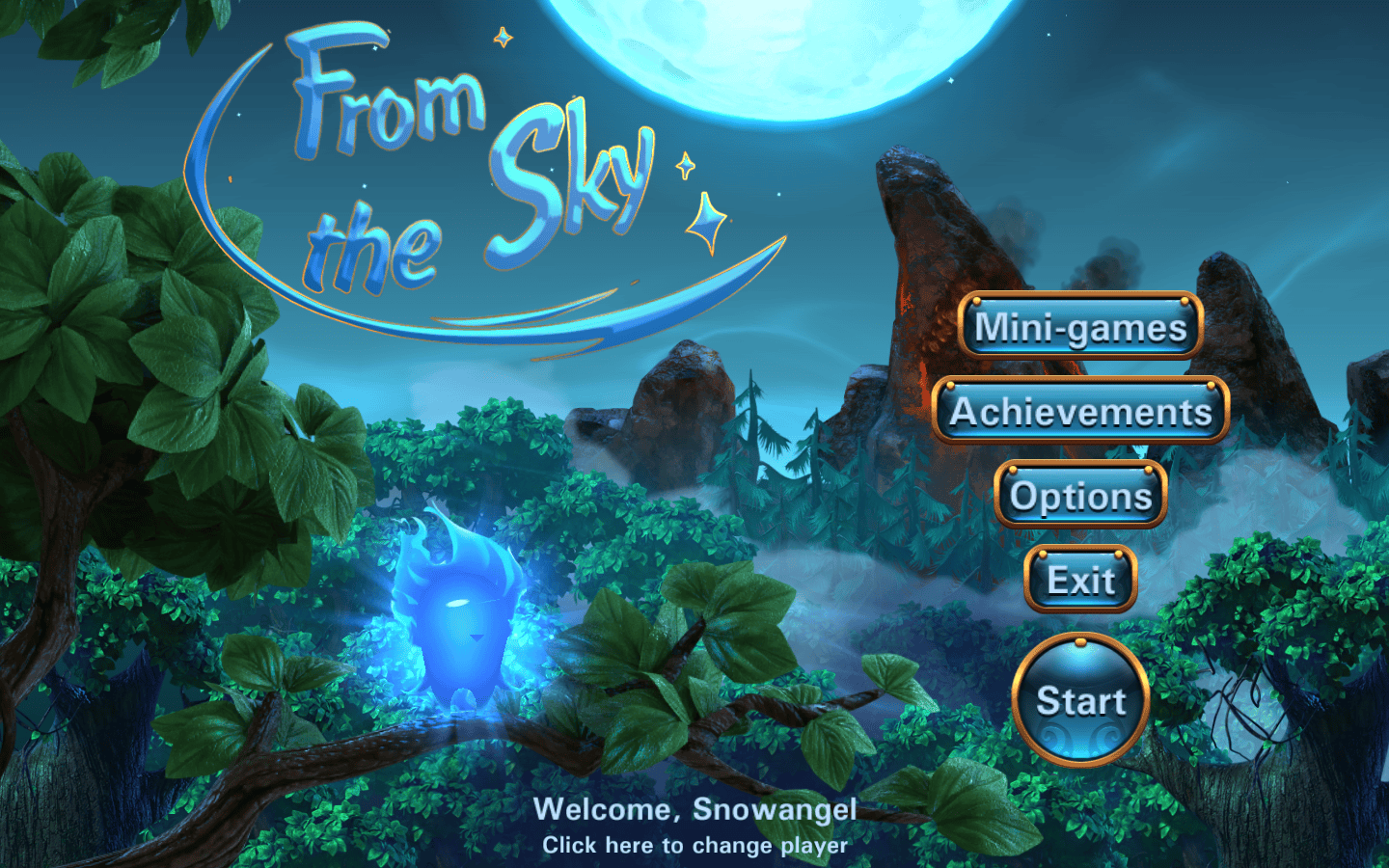Open the Options menu
Viewport: 1389px width, 868px height.
click(1080, 496)
